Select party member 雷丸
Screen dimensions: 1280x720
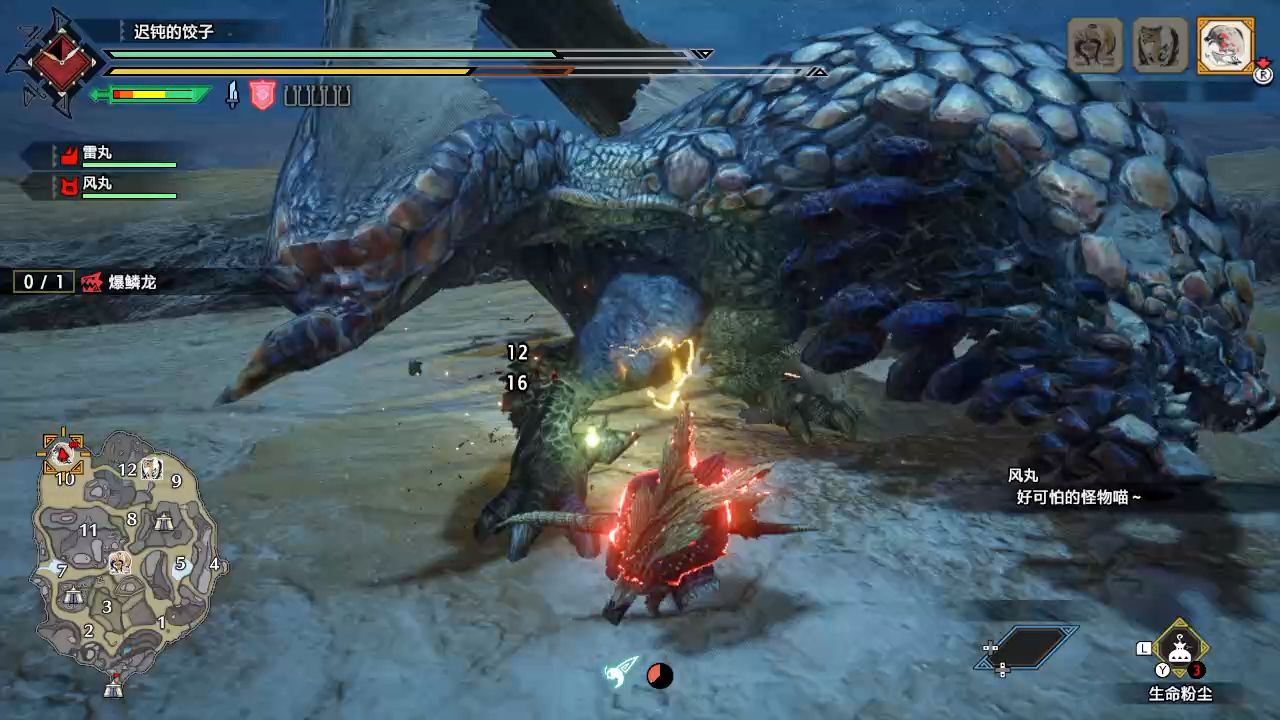[x=97, y=154]
